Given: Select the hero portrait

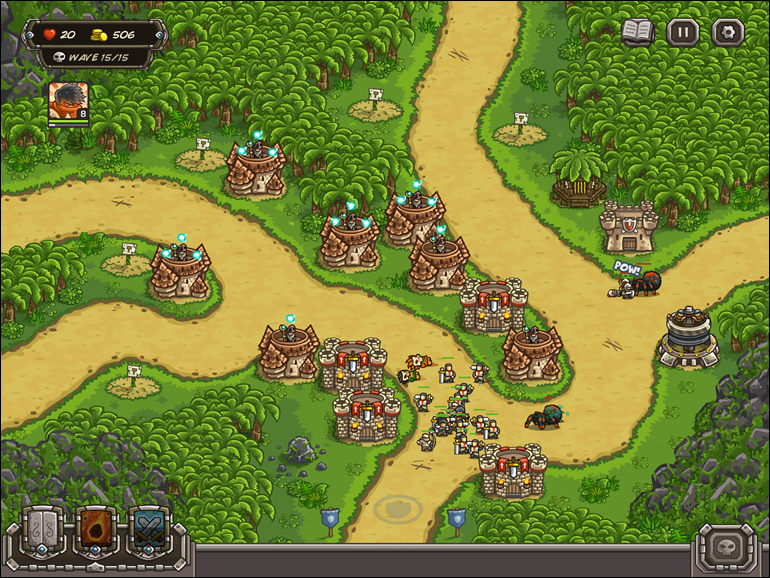Looking at the screenshot, I should [x=68, y=101].
